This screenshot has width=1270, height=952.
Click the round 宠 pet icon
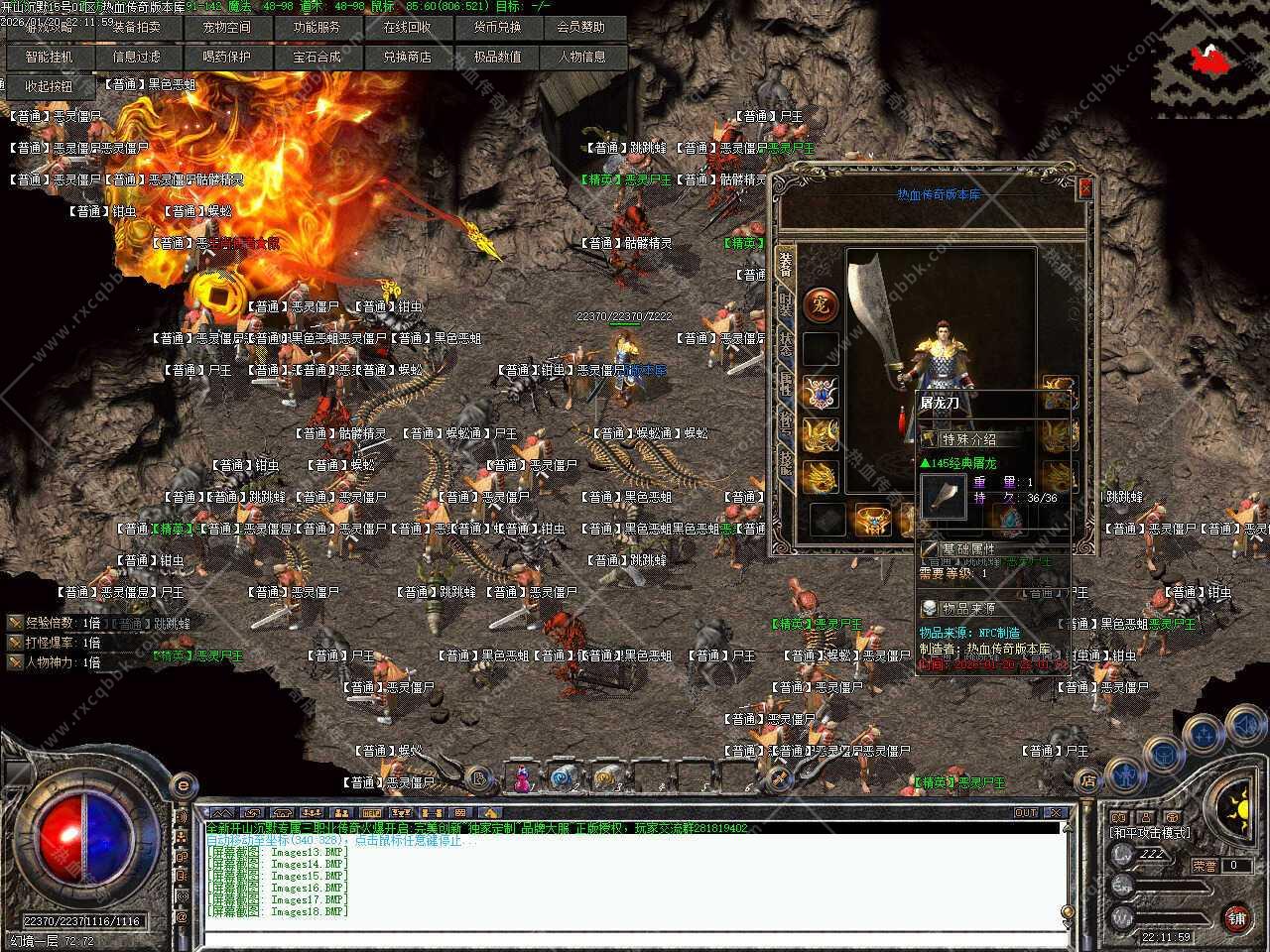pos(822,304)
